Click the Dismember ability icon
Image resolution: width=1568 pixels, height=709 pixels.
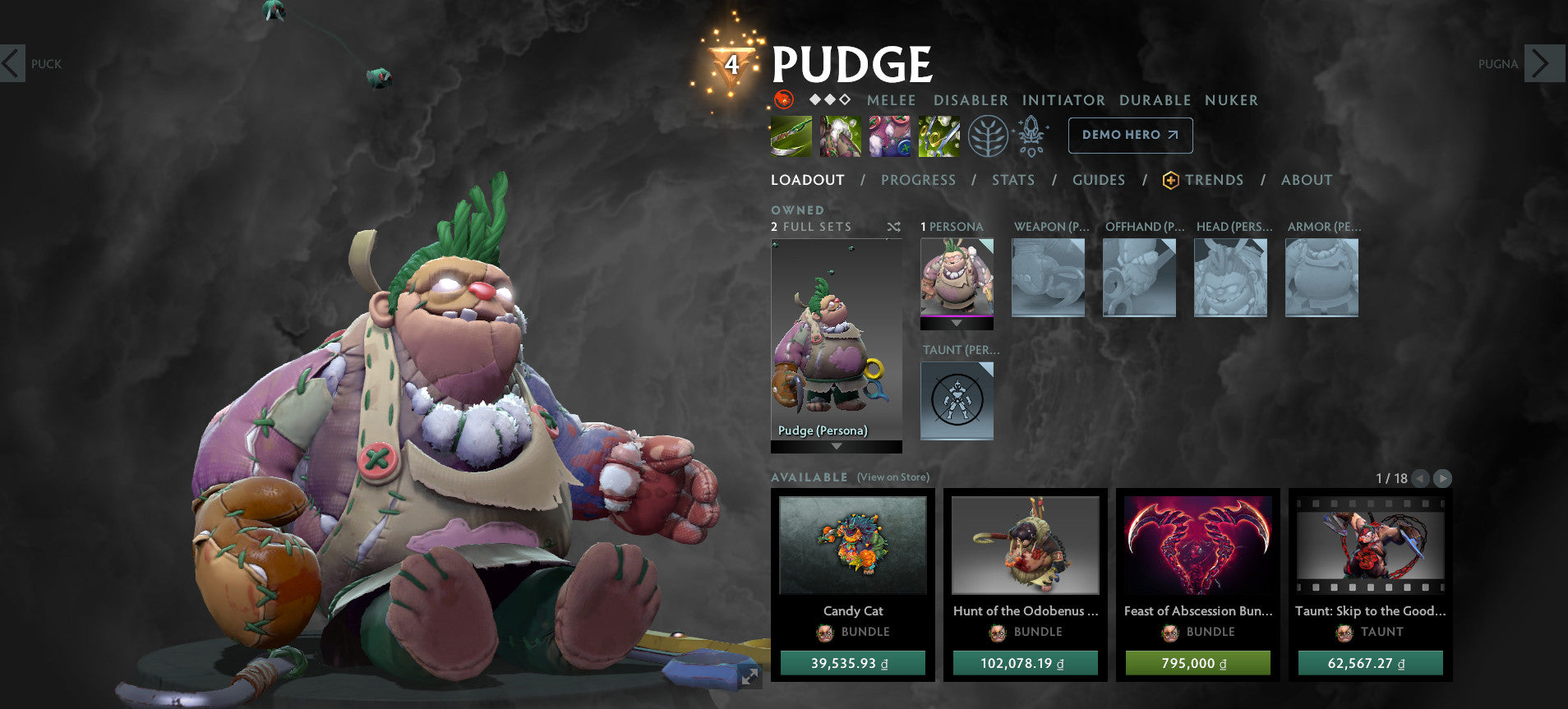point(938,136)
